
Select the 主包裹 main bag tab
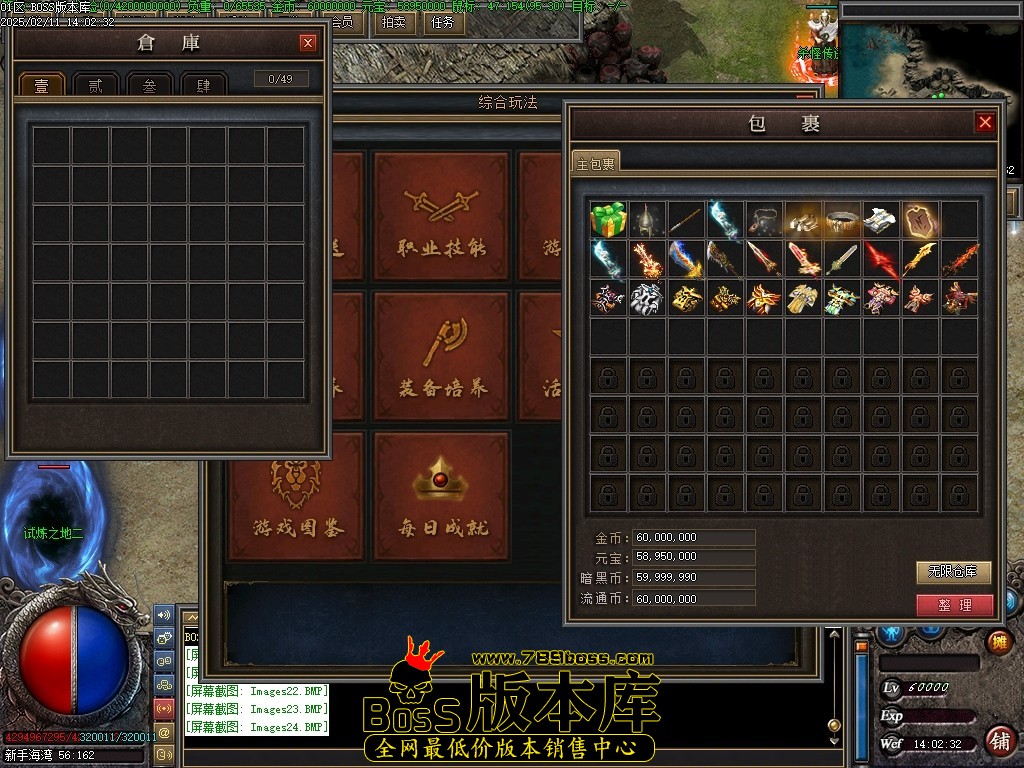click(x=596, y=163)
